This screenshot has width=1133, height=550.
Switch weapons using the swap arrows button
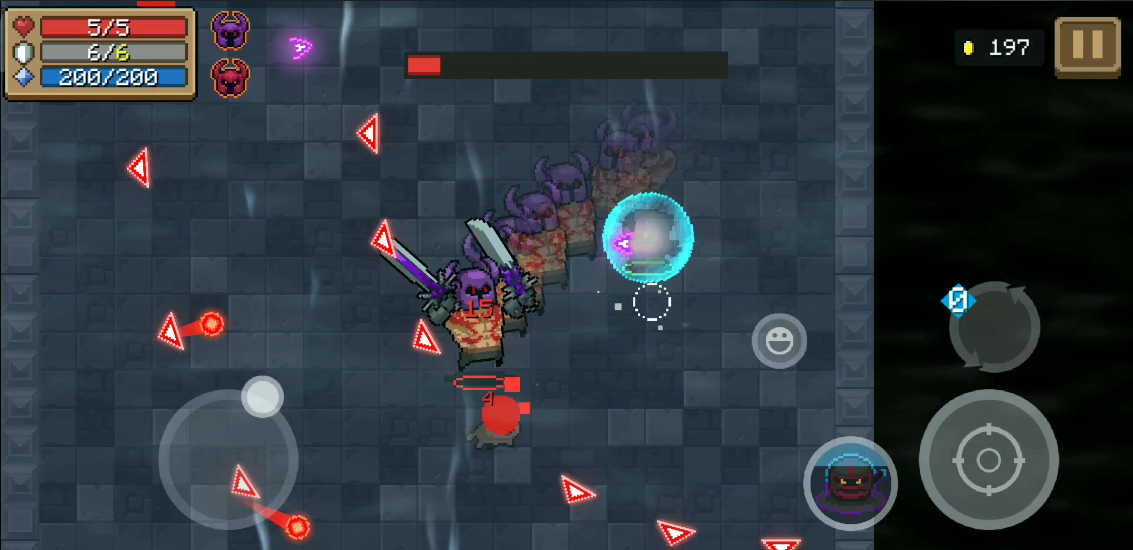(x=995, y=327)
